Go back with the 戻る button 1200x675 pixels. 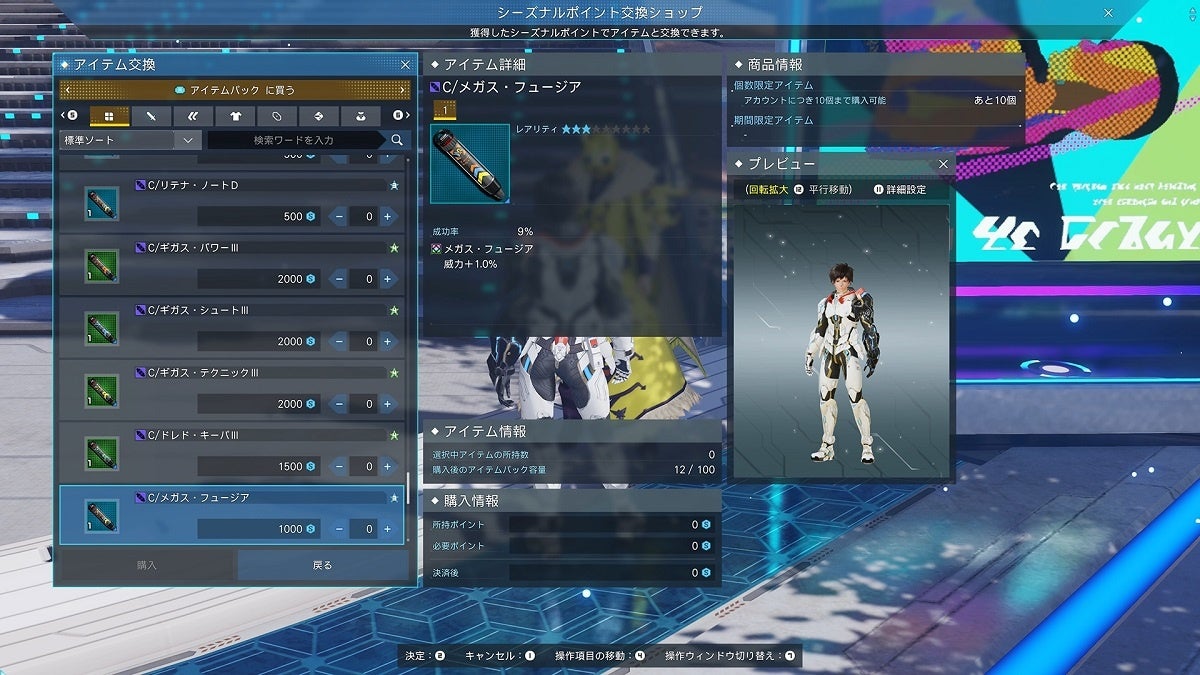(x=322, y=565)
